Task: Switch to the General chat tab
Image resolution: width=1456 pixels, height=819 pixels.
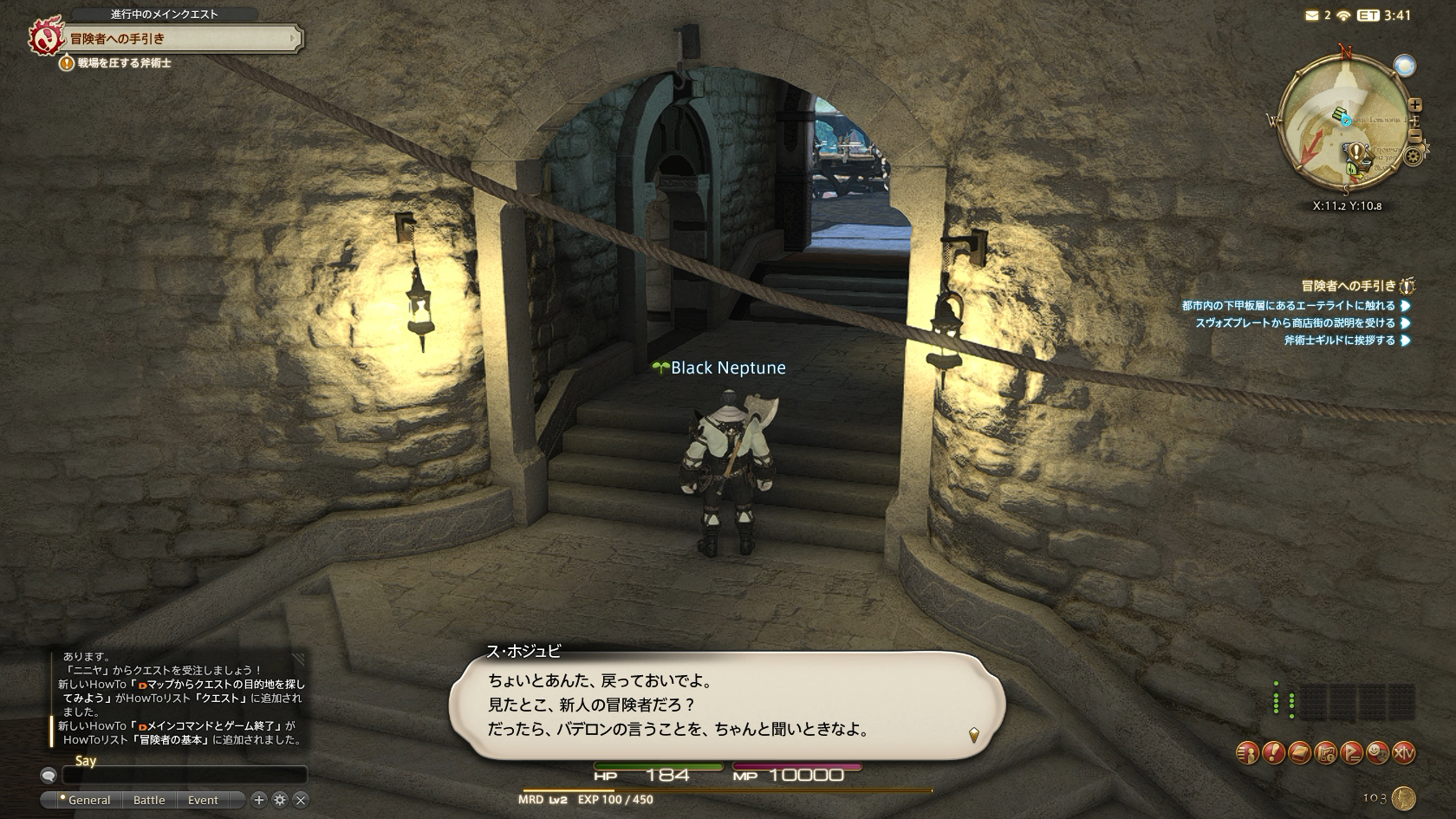Action: pos(85,800)
